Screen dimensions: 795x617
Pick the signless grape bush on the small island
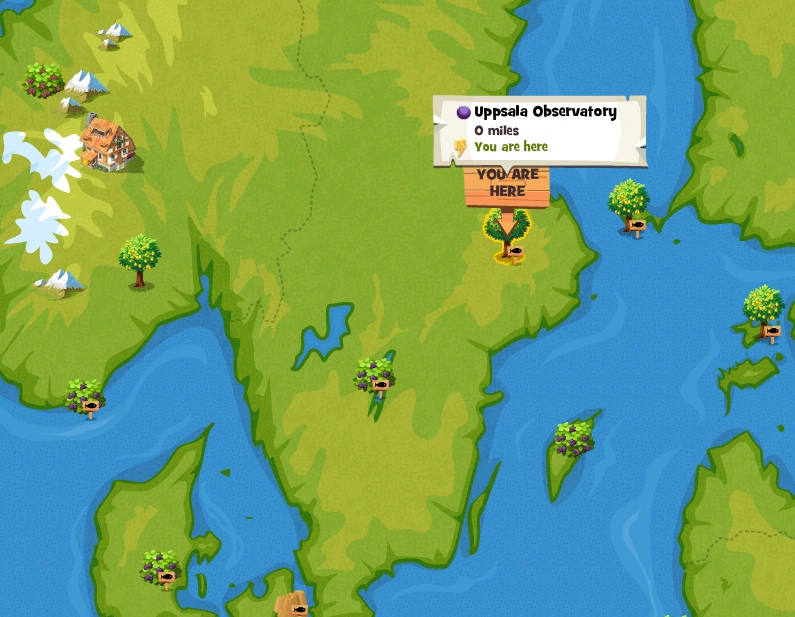click(574, 439)
